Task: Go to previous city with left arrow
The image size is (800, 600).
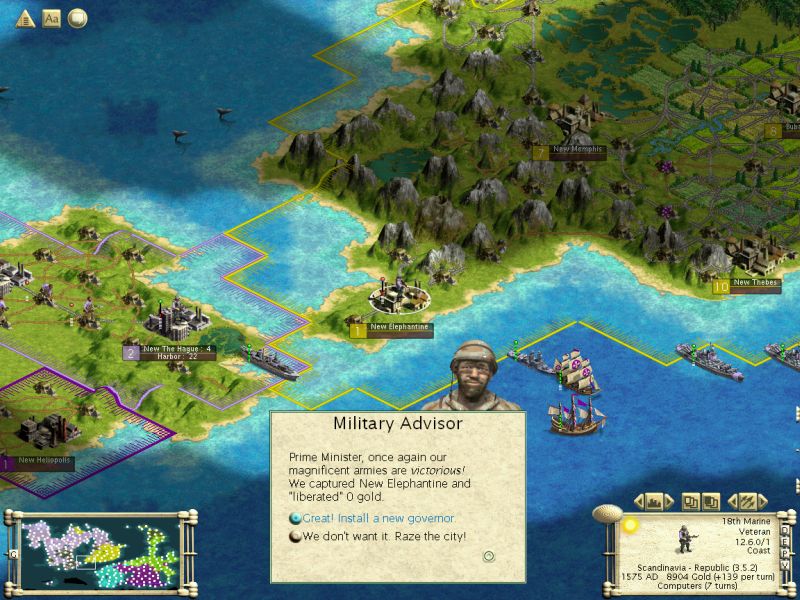Action: pyautogui.click(x=640, y=500)
